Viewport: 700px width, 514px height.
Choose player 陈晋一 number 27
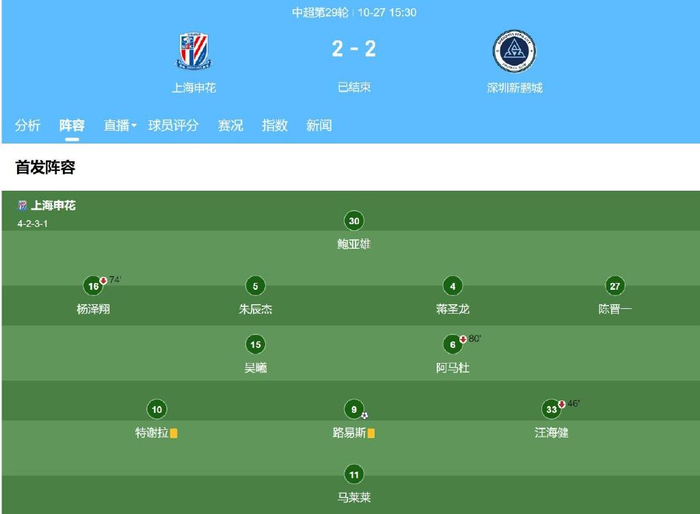click(615, 286)
